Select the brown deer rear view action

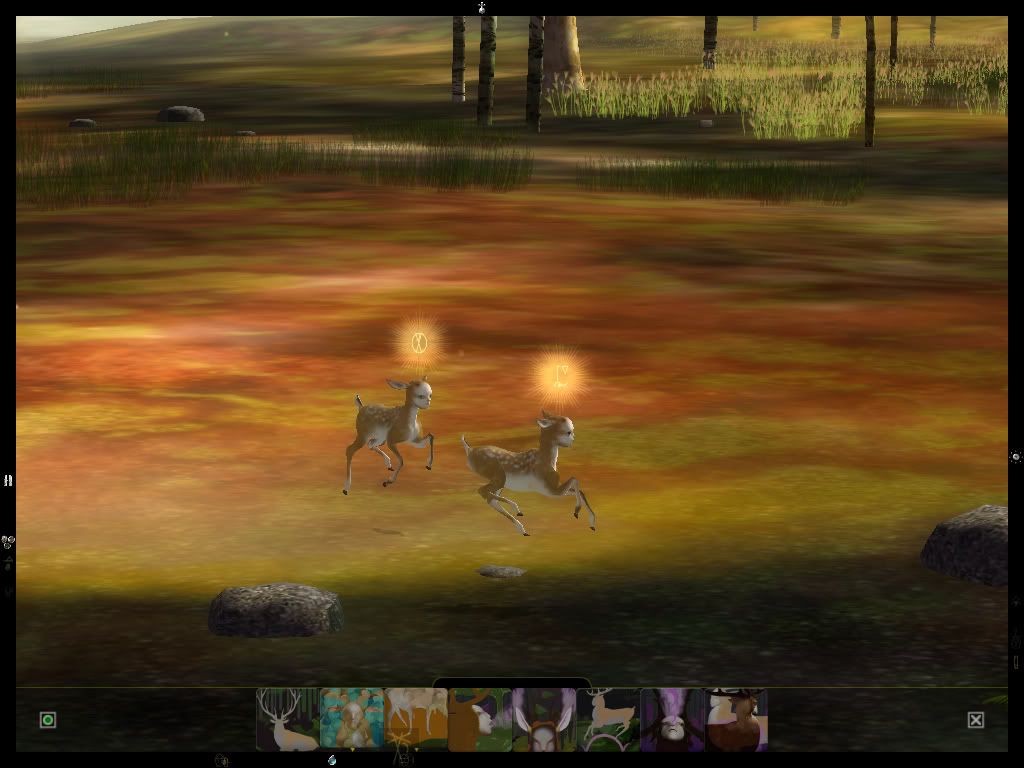[735, 719]
